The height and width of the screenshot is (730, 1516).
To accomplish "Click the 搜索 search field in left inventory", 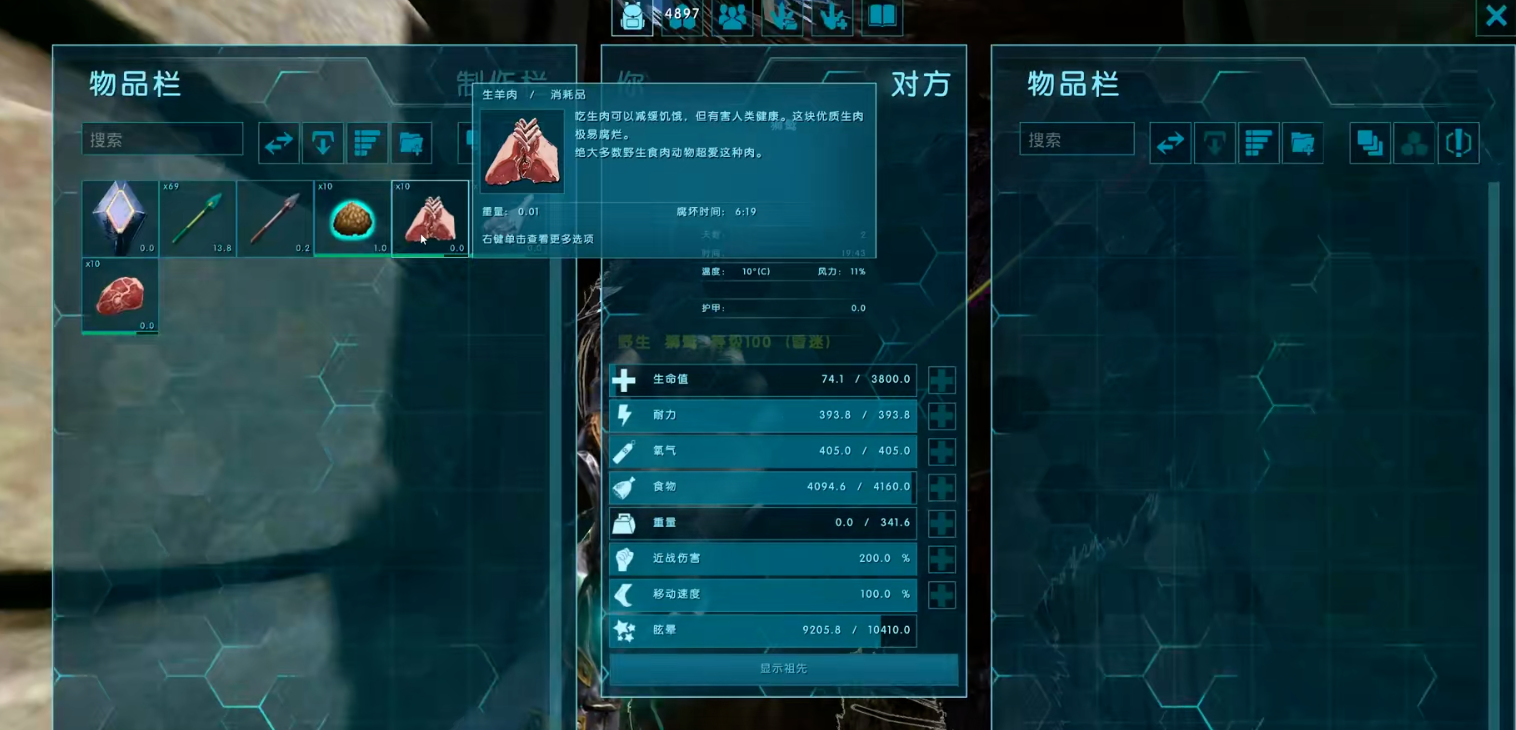I will pos(162,139).
